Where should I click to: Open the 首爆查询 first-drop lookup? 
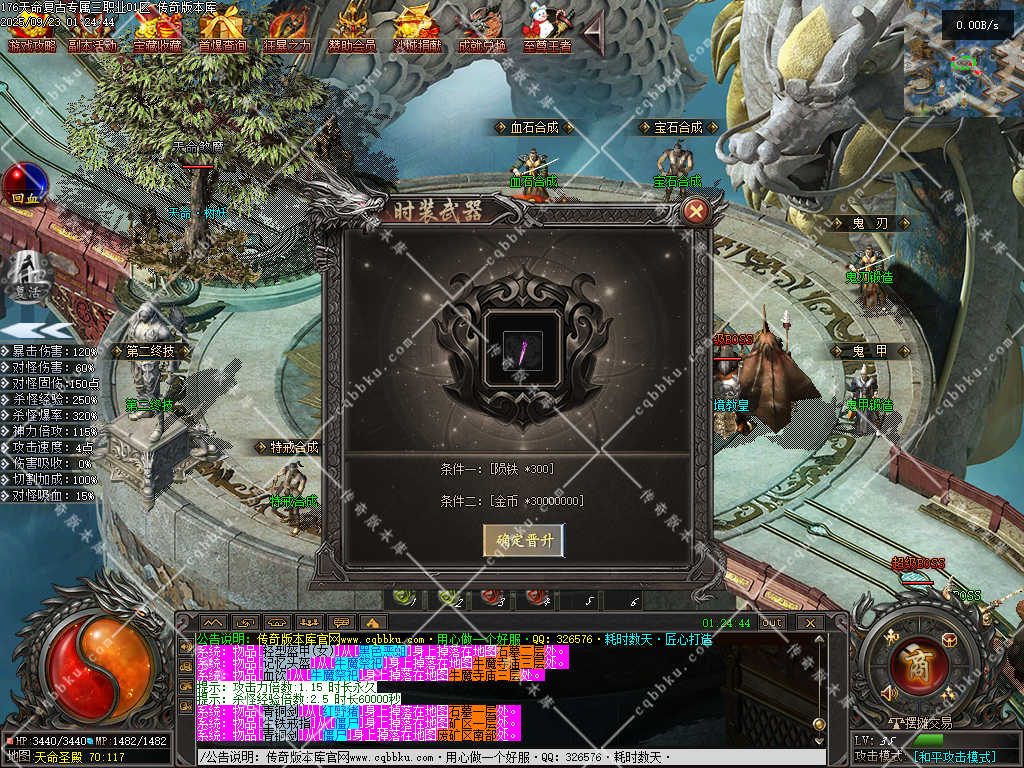(224, 30)
